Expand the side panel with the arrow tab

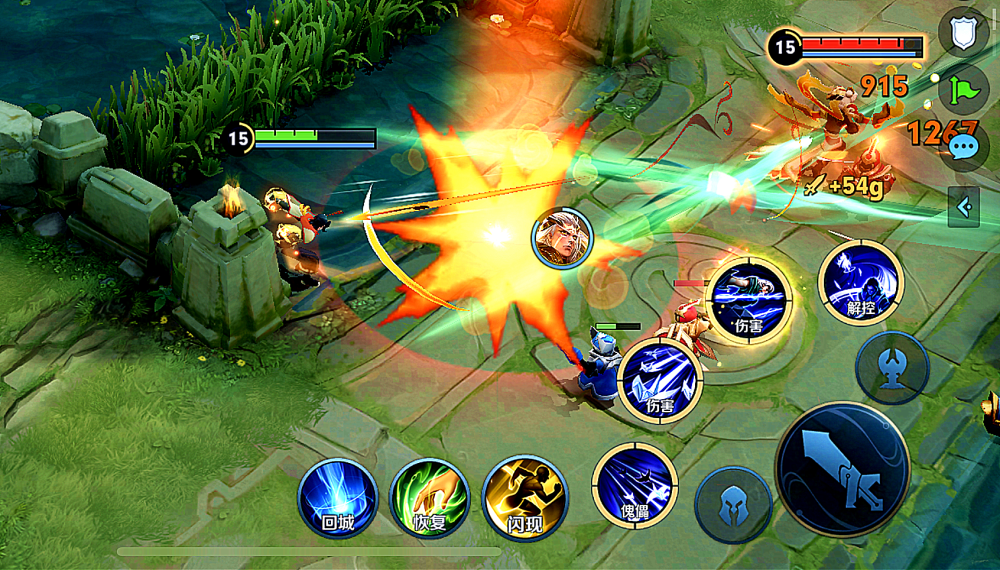click(964, 207)
